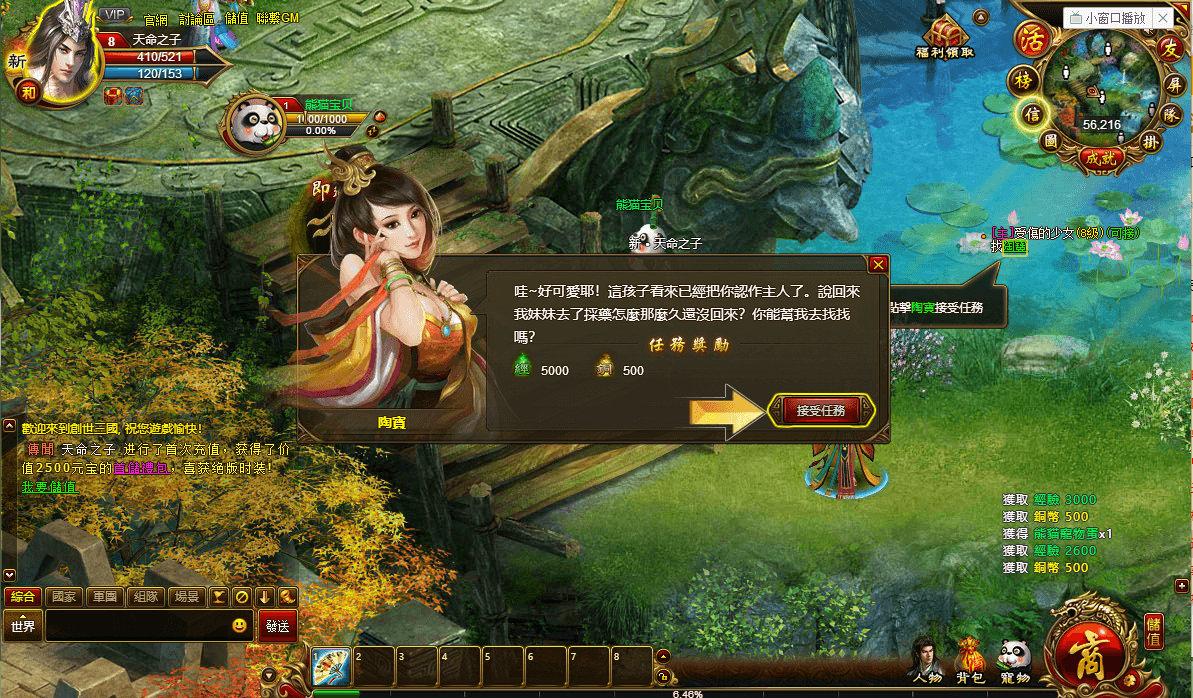Viewport: 1193px width, 698px height.
Task: Accept the quest with 接受任務 button
Action: click(821, 411)
